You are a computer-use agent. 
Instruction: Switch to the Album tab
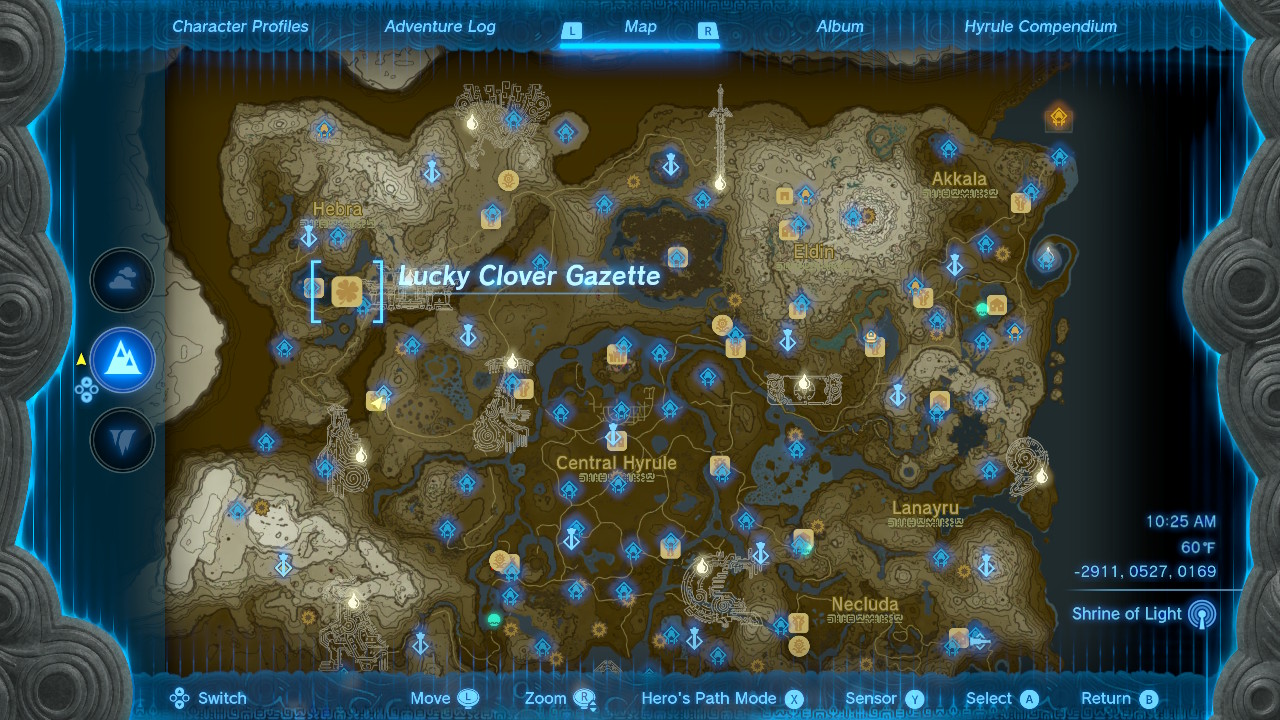point(840,26)
